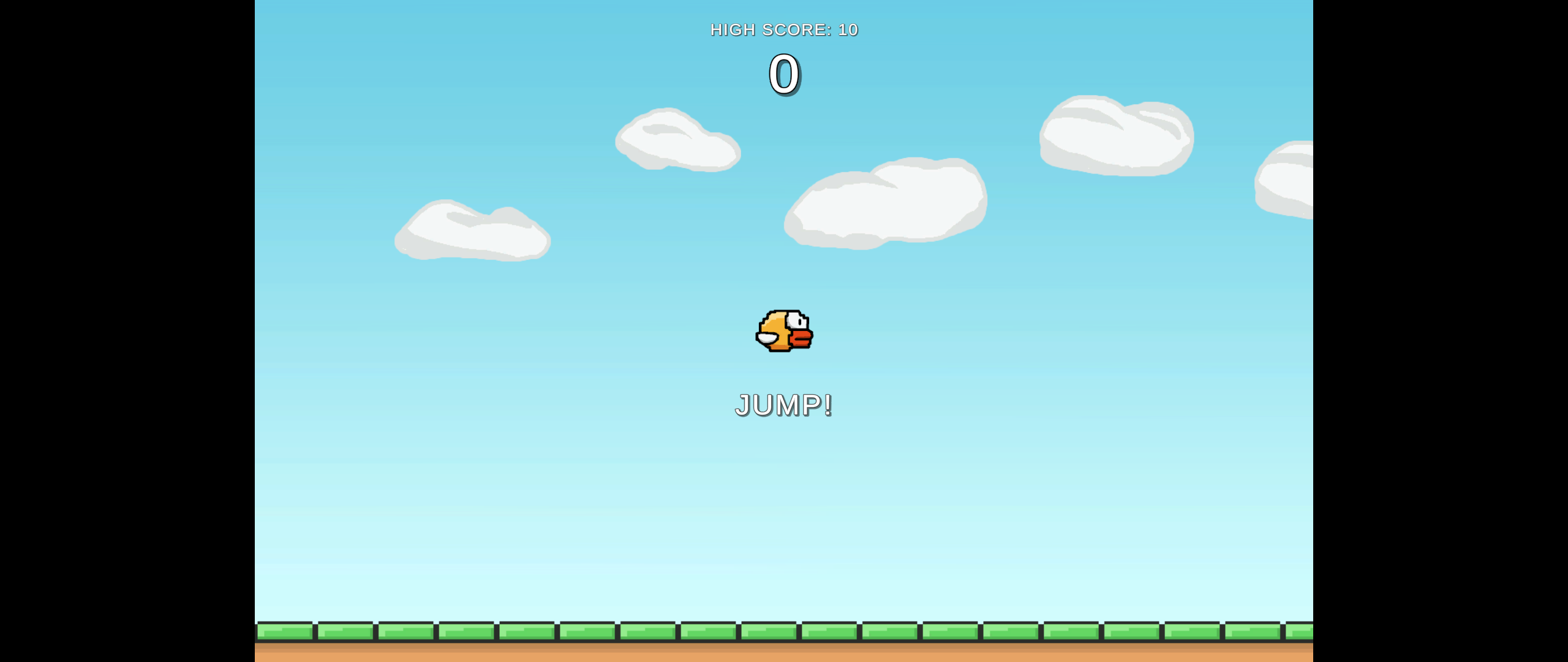Image resolution: width=1568 pixels, height=662 pixels.
Task: Click the HIGH SCORE: 10 label
Action: pyautogui.click(x=784, y=29)
